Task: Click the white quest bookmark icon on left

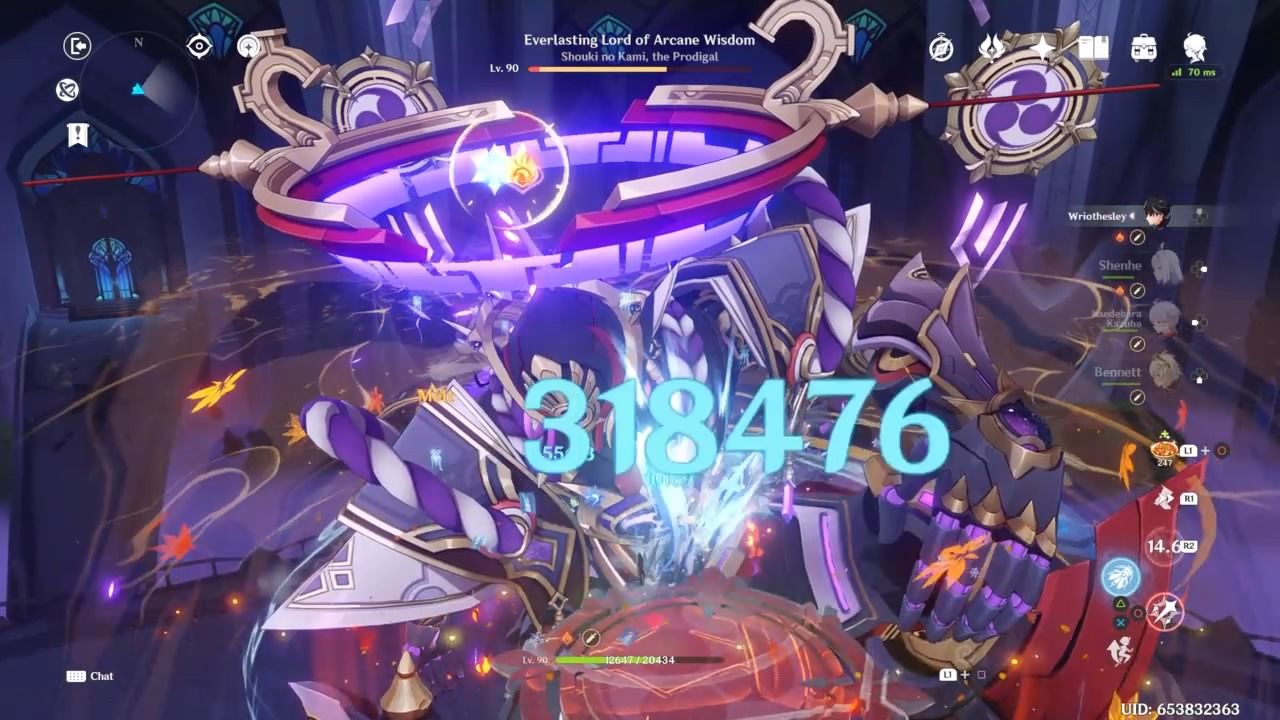Action: (78, 135)
